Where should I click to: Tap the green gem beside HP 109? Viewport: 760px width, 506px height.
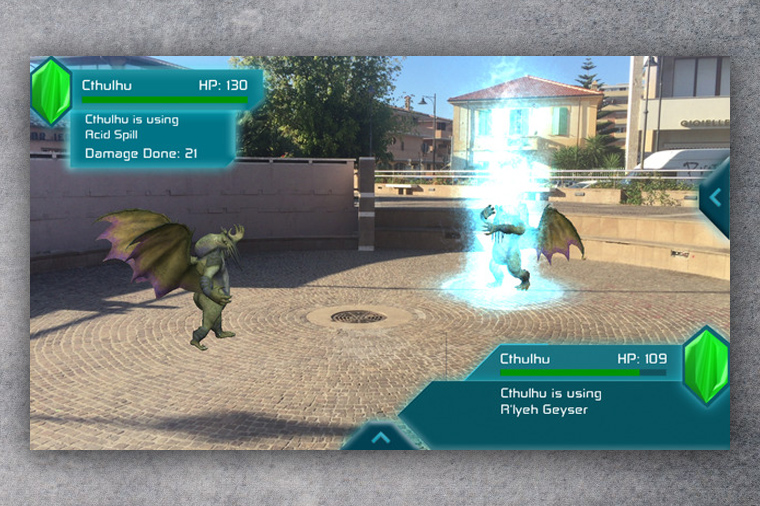coord(707,365)
